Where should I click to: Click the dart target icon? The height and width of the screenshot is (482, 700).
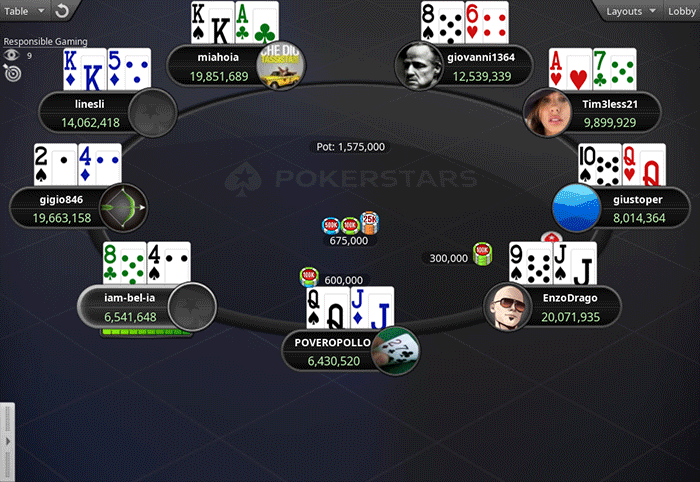tap(12, 72)
